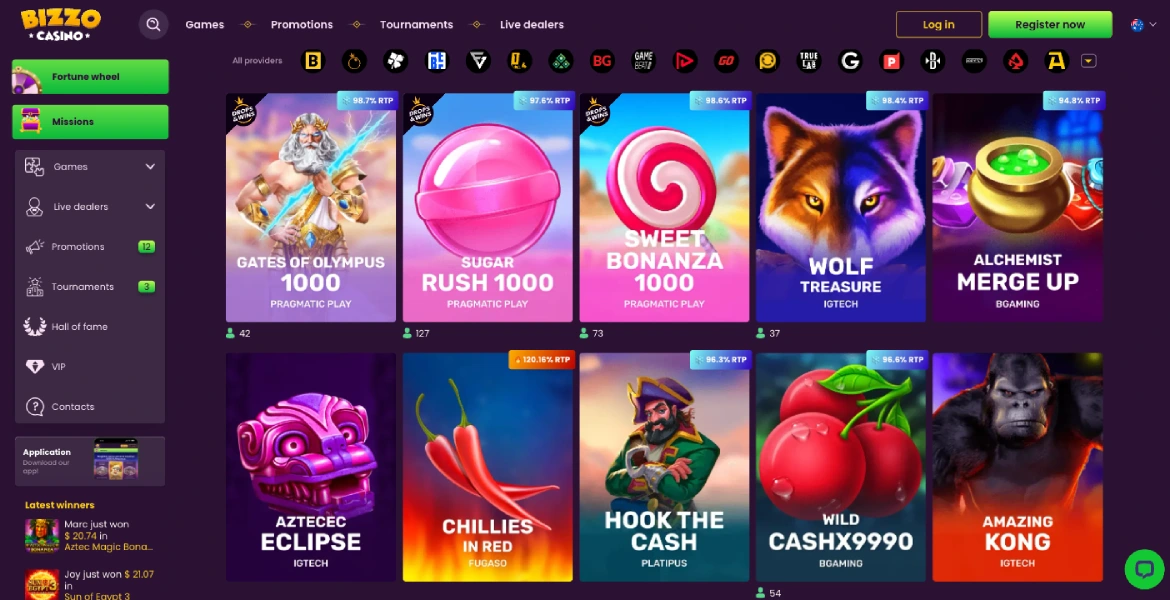Open the Contacts page
Viewport: 1170px width, 600px height.
click(72, 407)
